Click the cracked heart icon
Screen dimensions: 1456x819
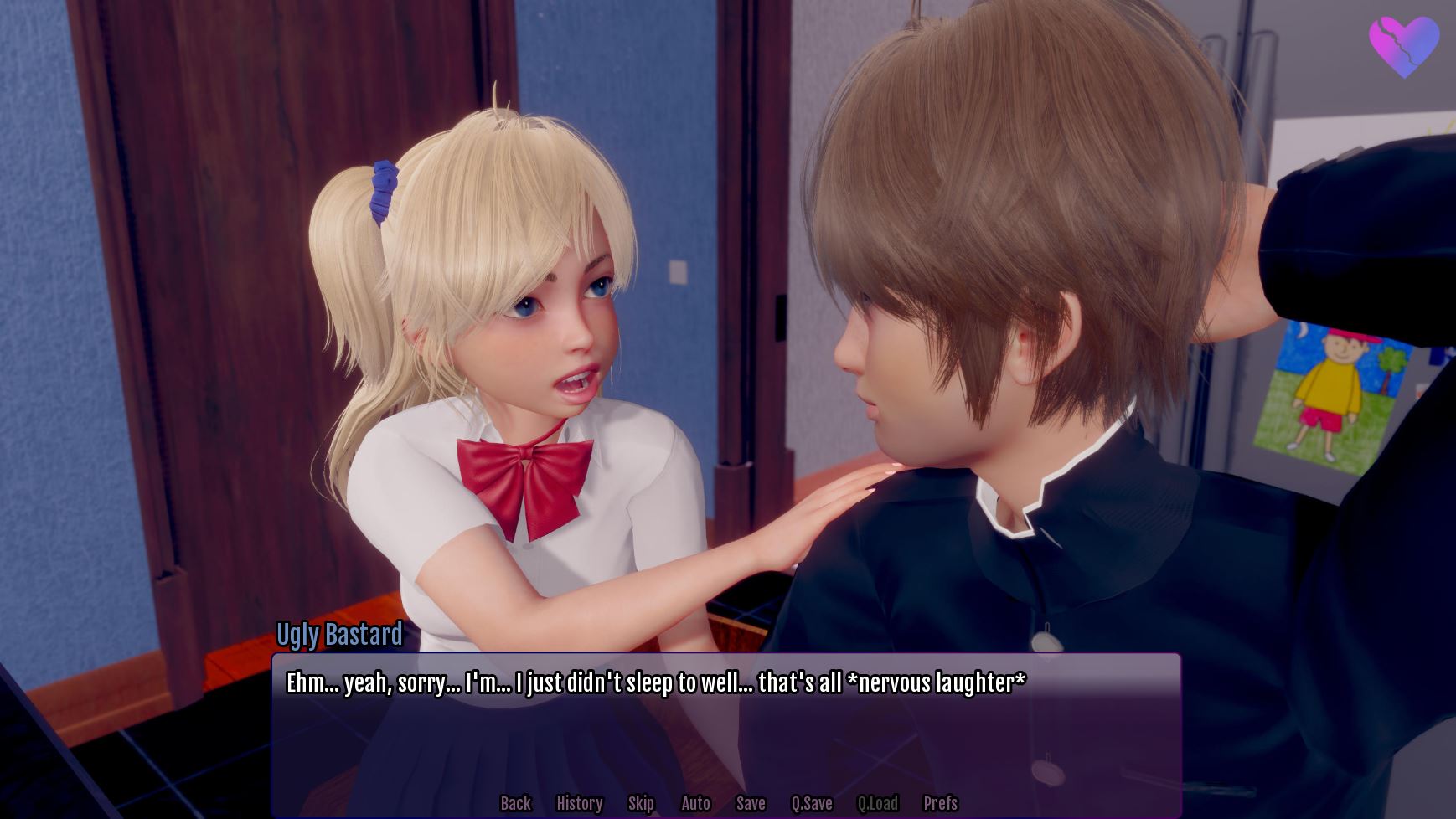click(x=1403, y=47)
